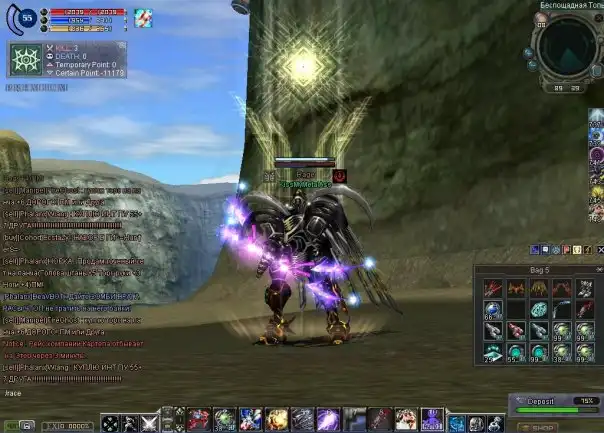604x433 pixels.
Task: Select the blue orb item stacked 66
Action: (491, 310)
